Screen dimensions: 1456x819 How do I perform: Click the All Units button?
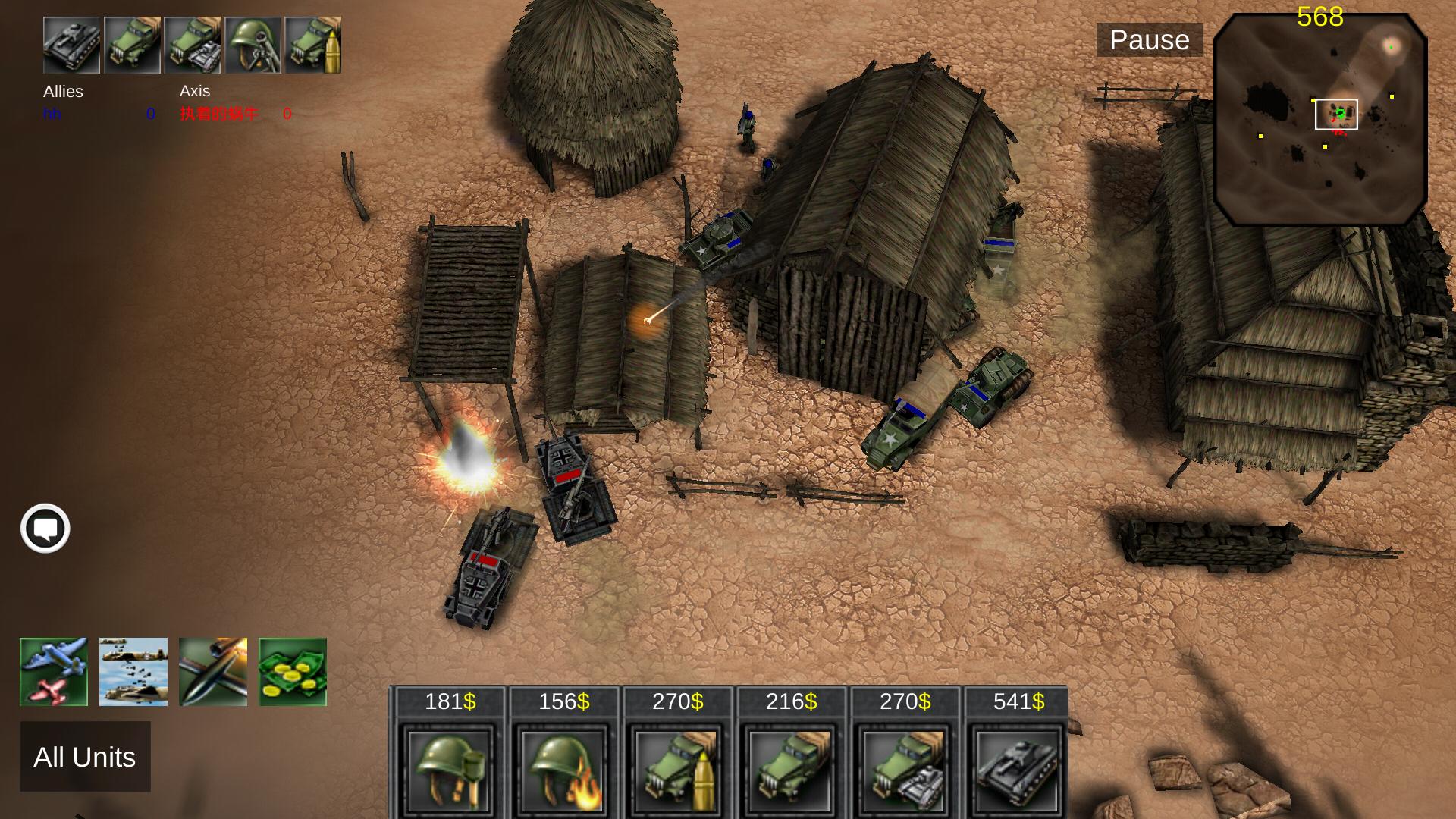(85, 757)
